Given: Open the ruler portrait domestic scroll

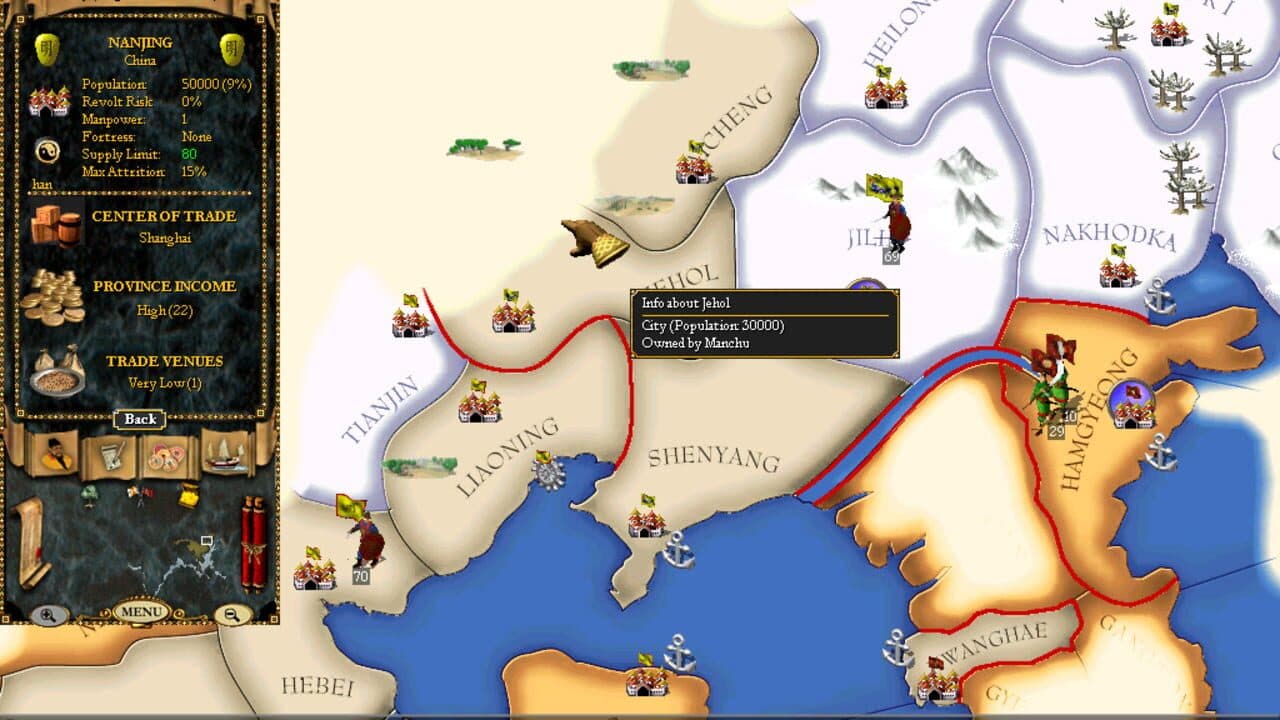Looking at the screenshot, I should 55,456.
